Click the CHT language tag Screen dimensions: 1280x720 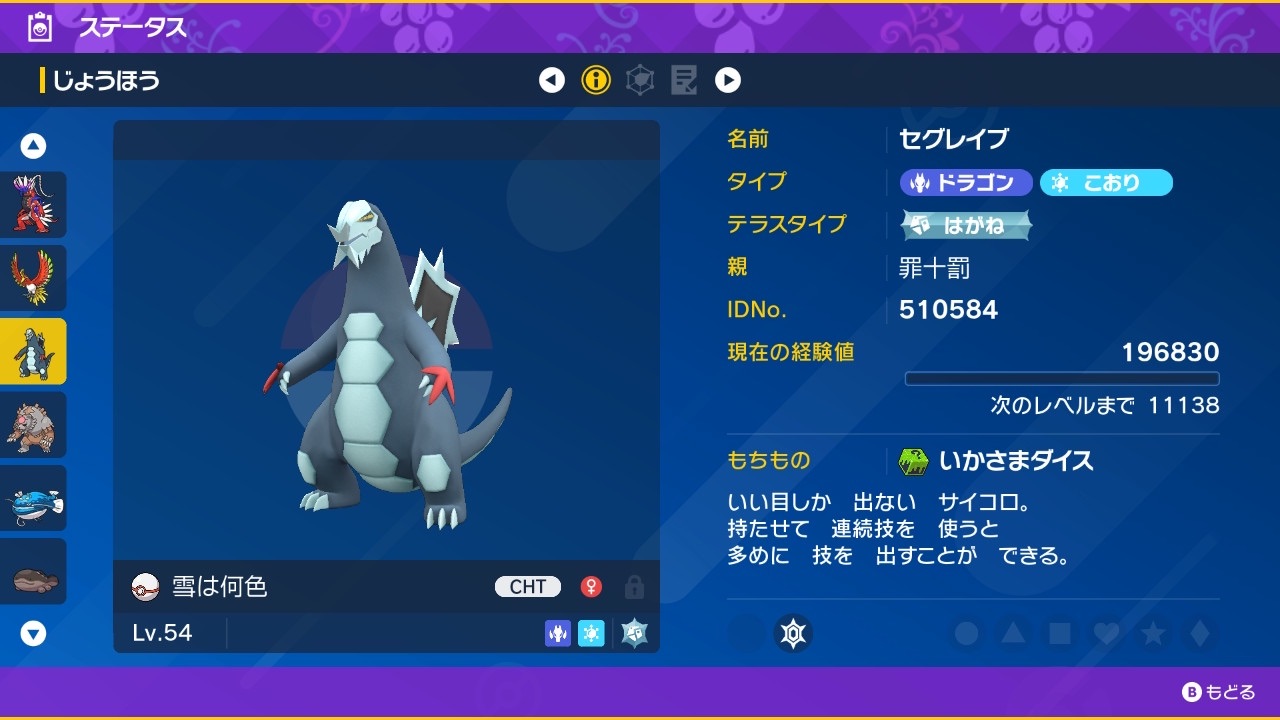pos(527,586)
